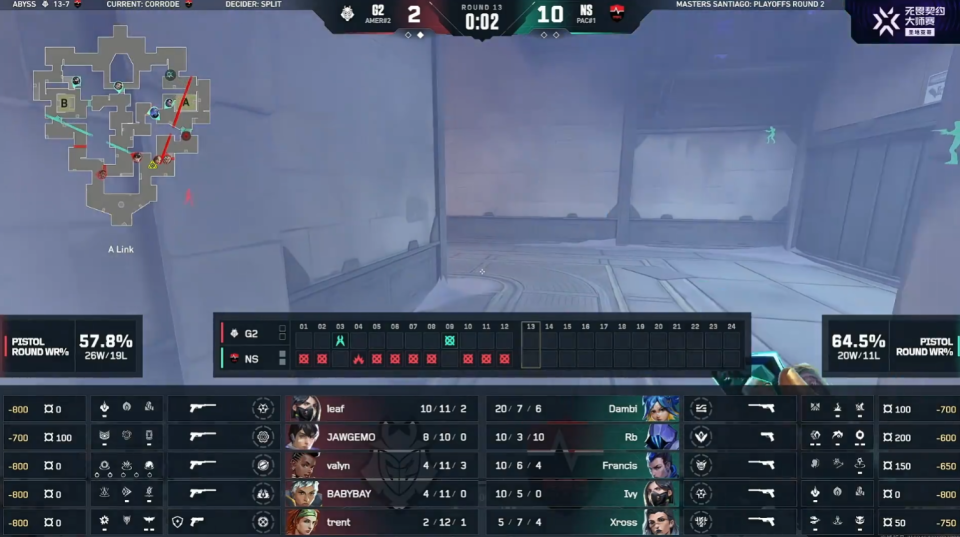Select Ivy's agent portrait
The height and width of the screenshot is (537, 960).
coord(660,493)
